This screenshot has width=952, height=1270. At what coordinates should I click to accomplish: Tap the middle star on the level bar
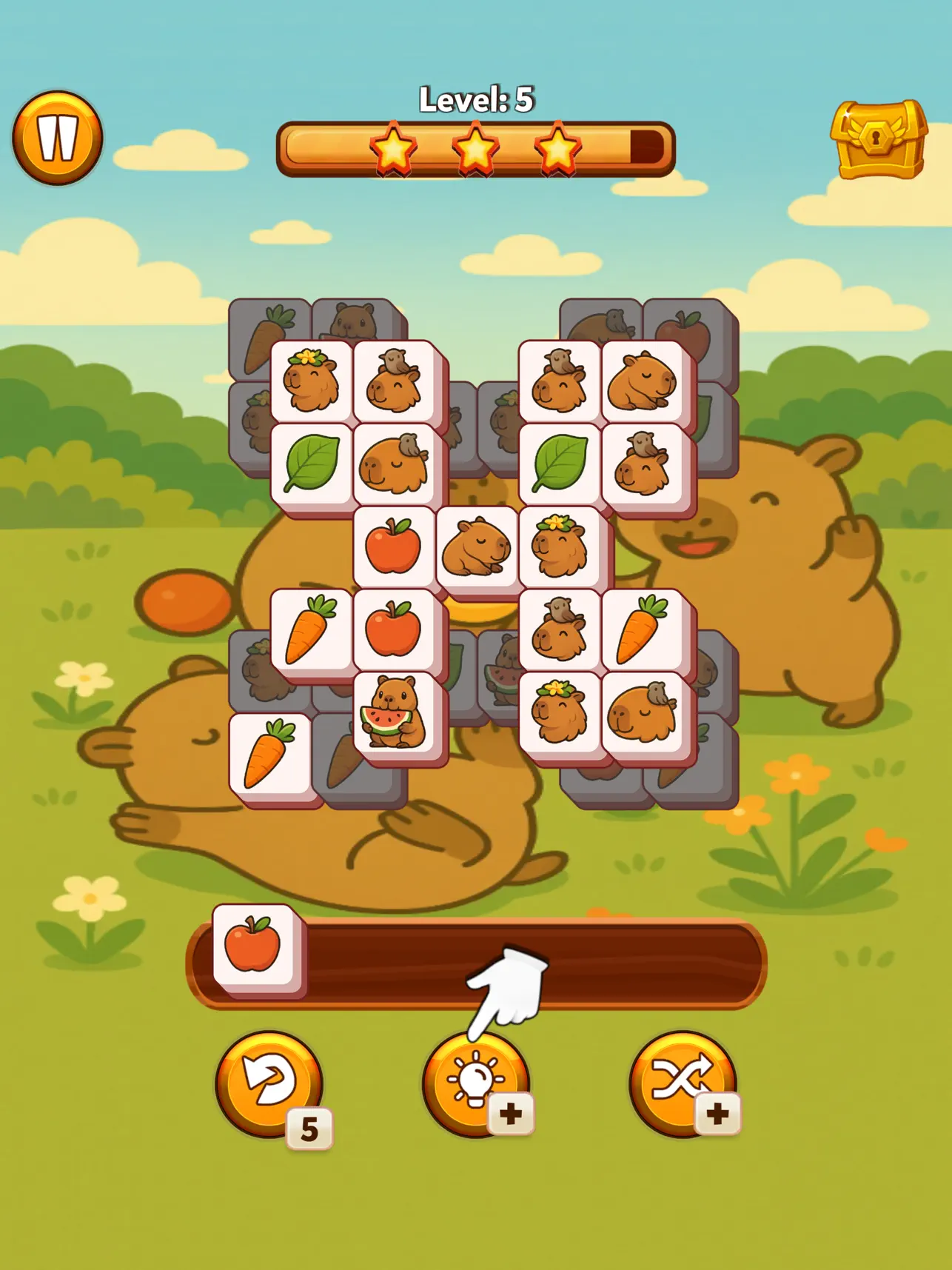coord(477,146)
